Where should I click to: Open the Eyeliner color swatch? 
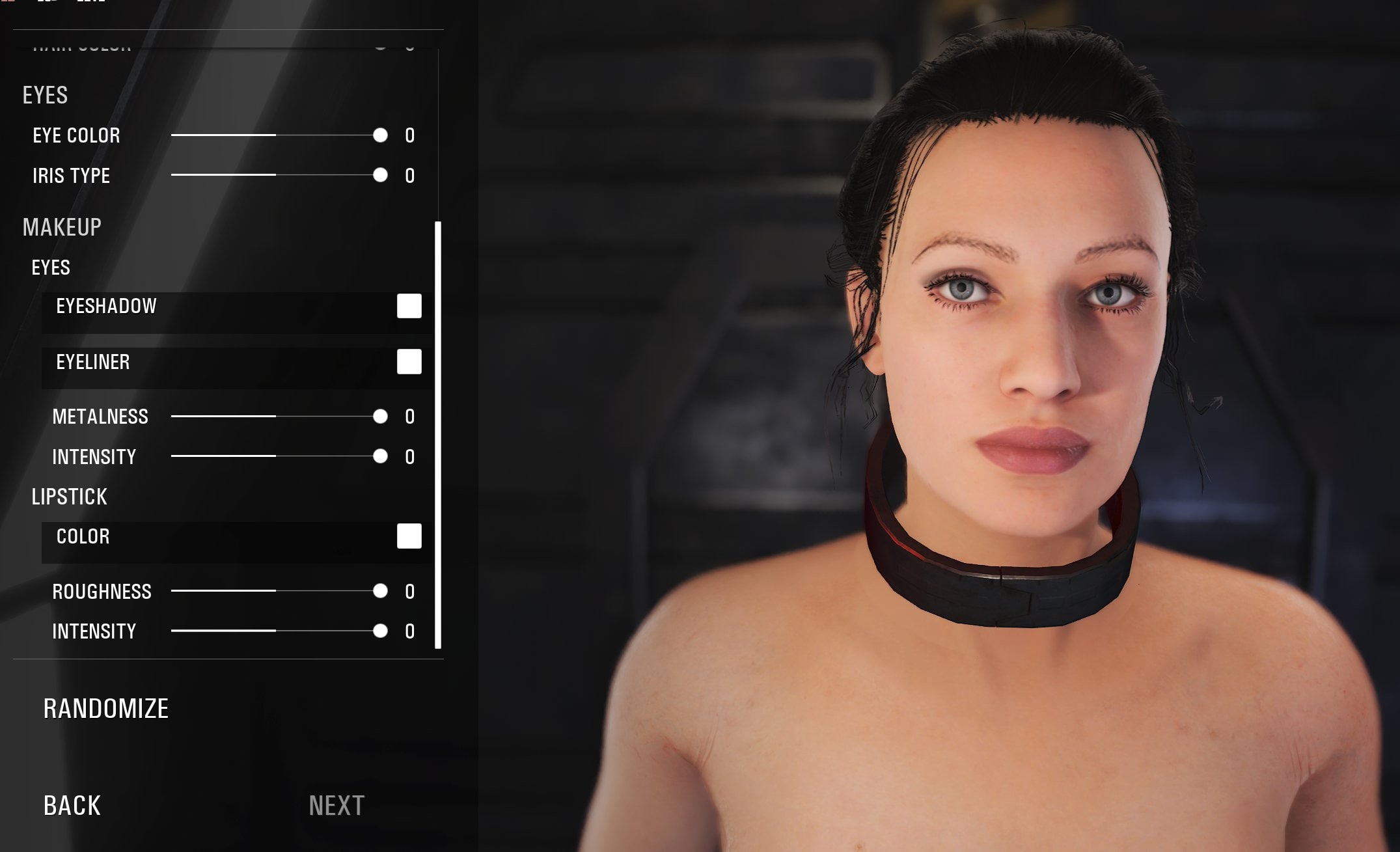(409, 362)
